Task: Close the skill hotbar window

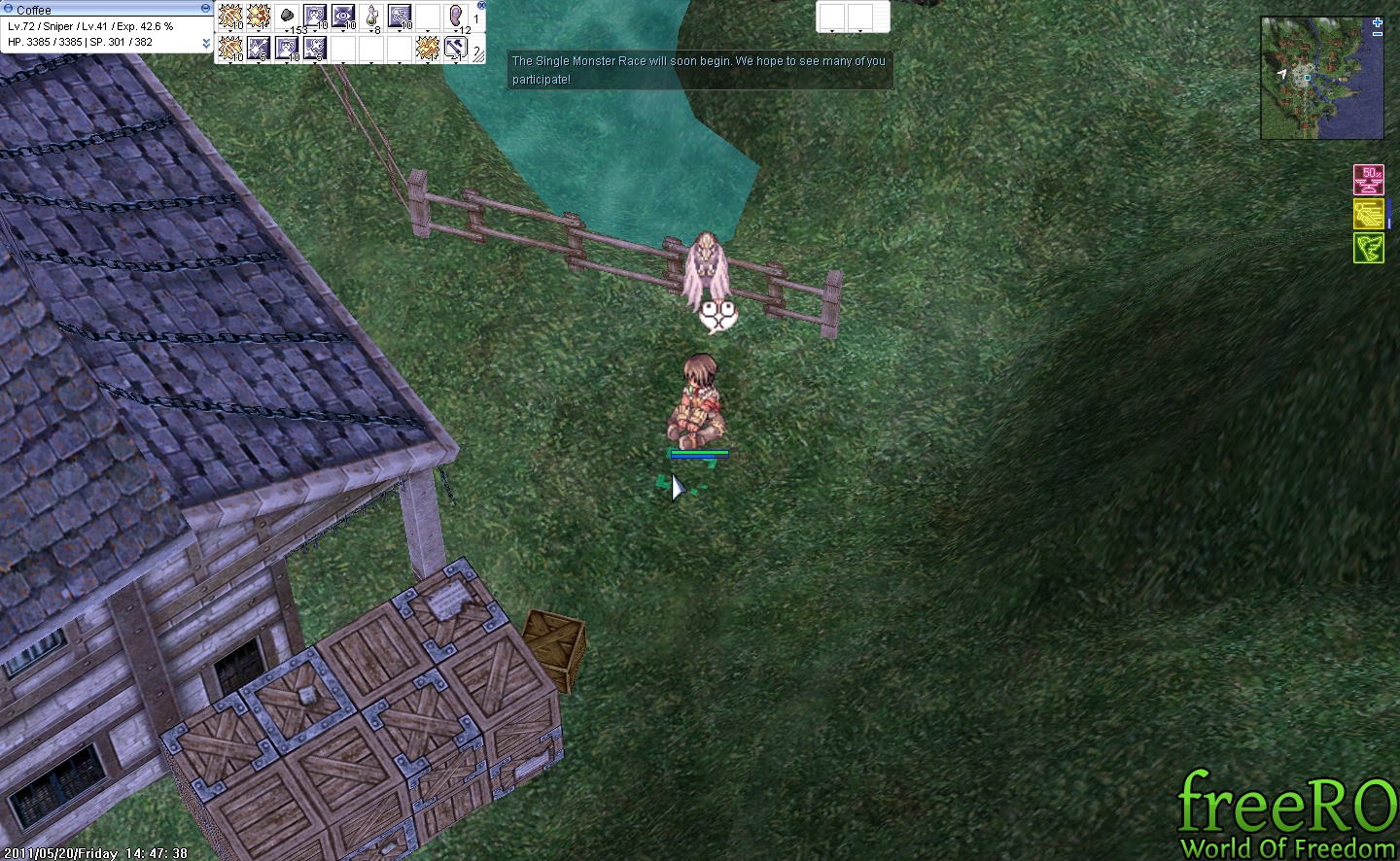Action: point(481,6)
